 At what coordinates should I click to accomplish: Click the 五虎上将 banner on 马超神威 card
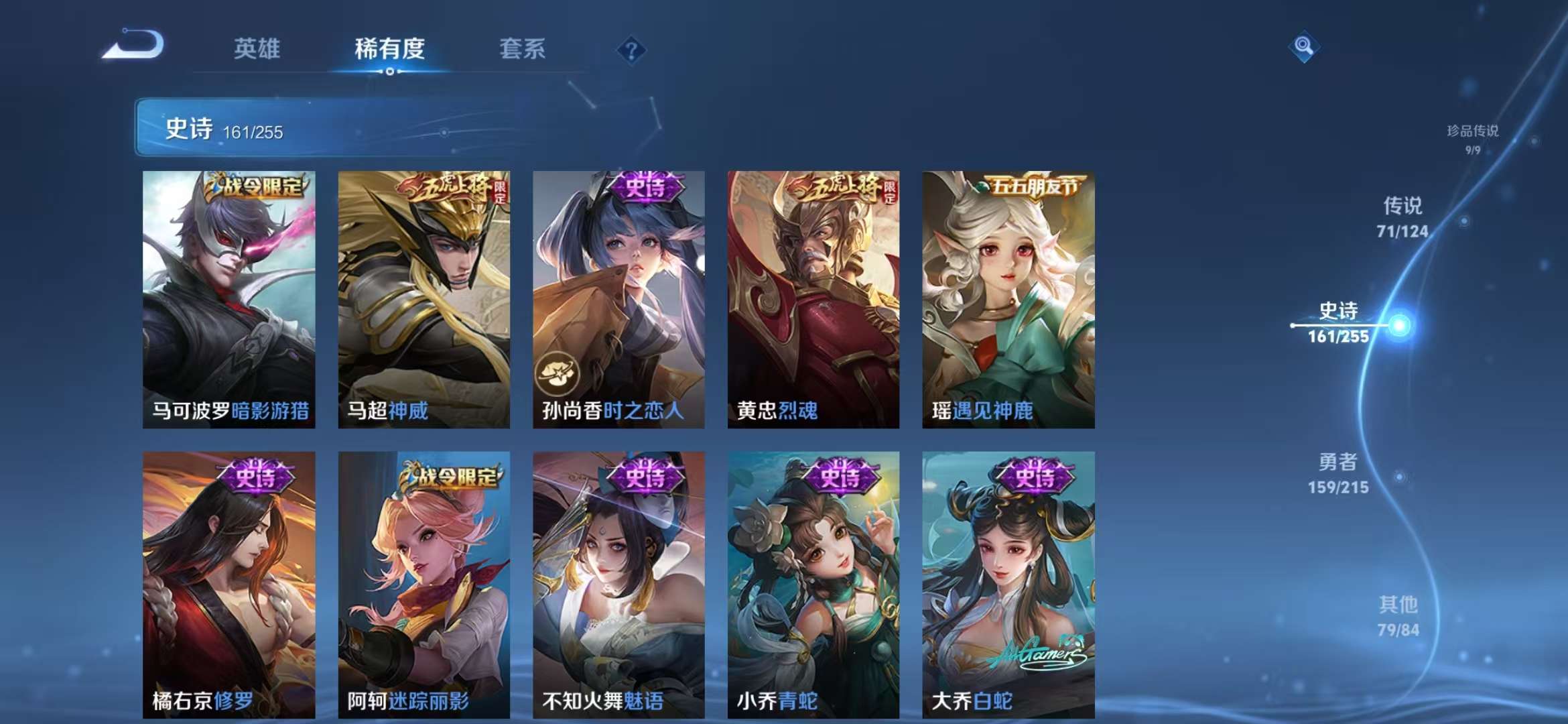click(447, 190)
